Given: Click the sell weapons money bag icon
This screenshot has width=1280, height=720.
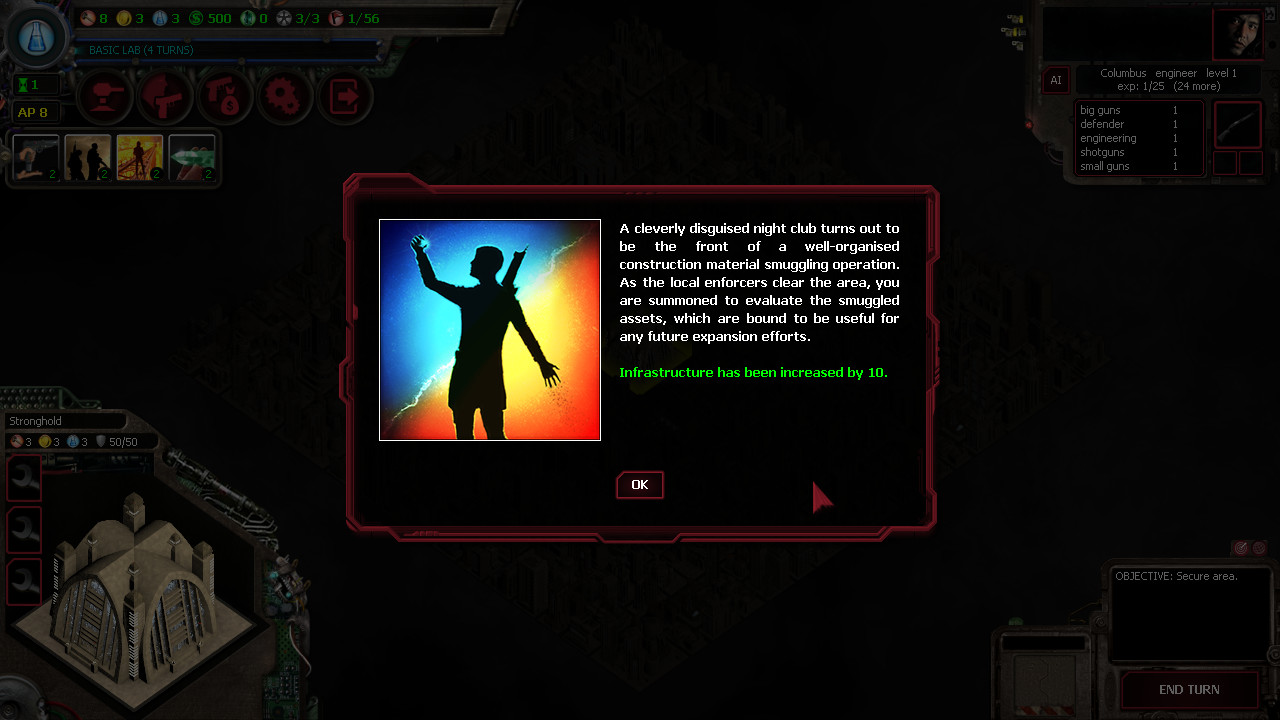Looking at the screenshot, I should tap(224, 96).
